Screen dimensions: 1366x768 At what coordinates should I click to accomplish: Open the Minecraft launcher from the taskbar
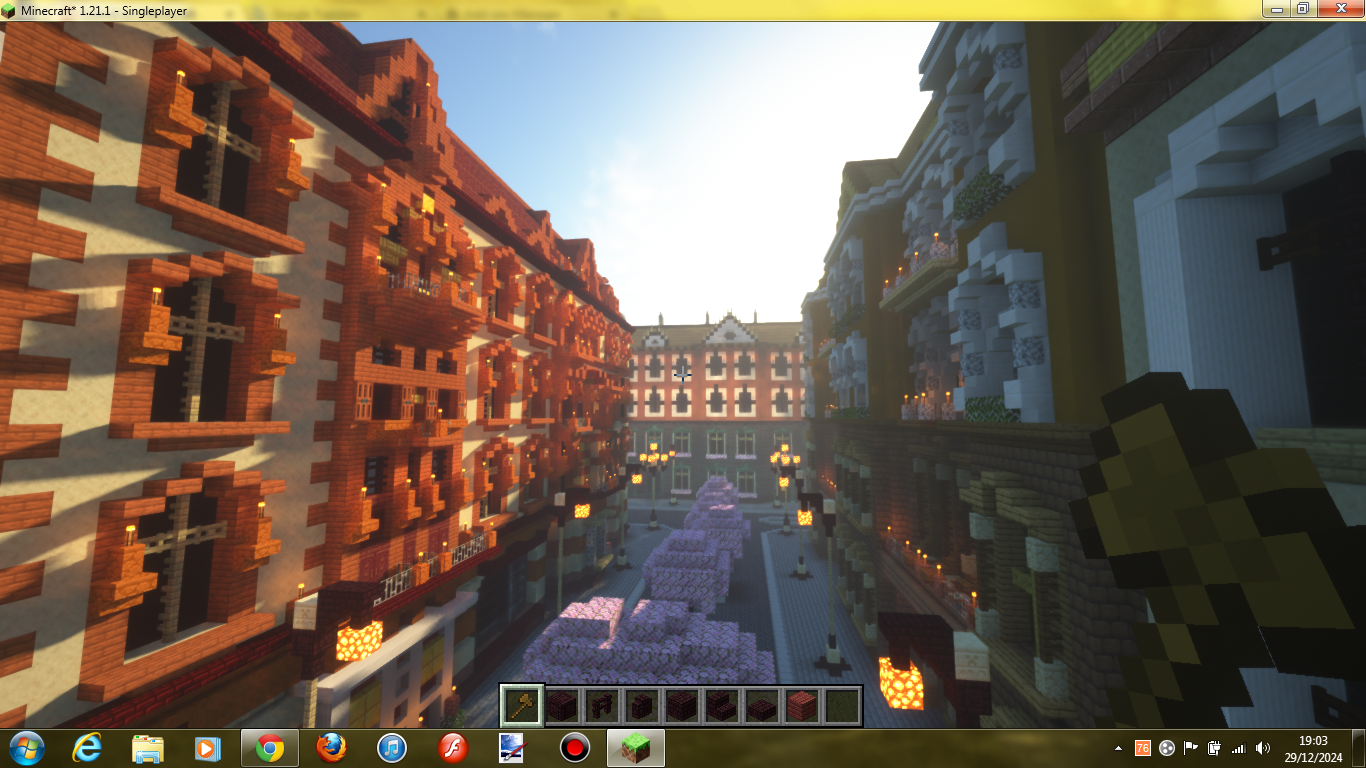(x=636, y=749)
